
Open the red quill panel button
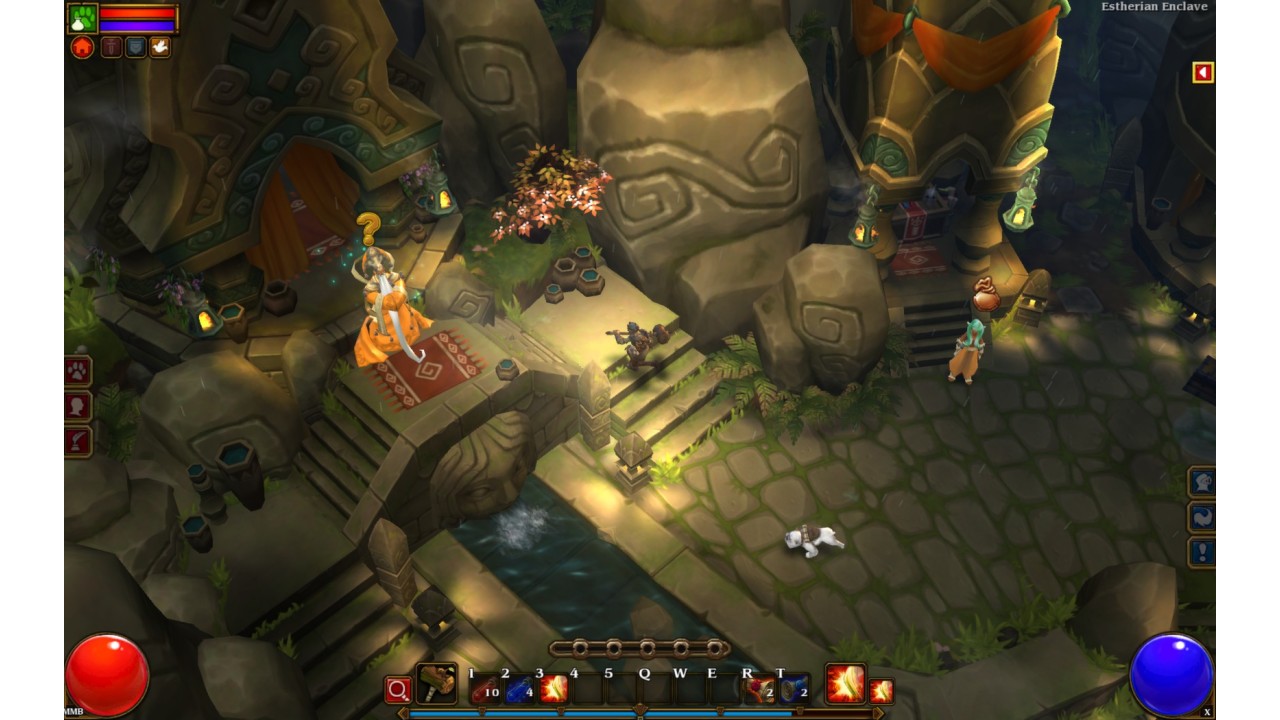[x=78, y=440]
